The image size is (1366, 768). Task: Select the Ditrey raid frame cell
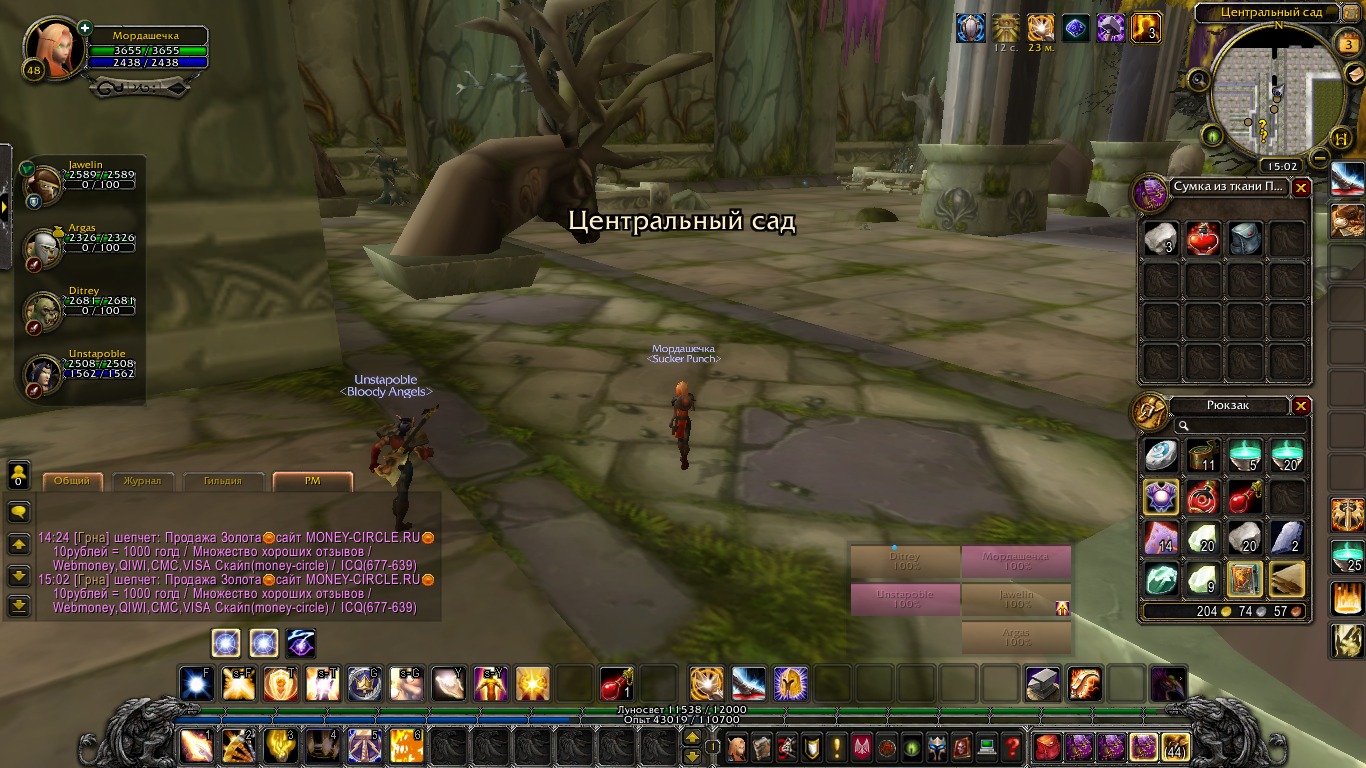905,561
